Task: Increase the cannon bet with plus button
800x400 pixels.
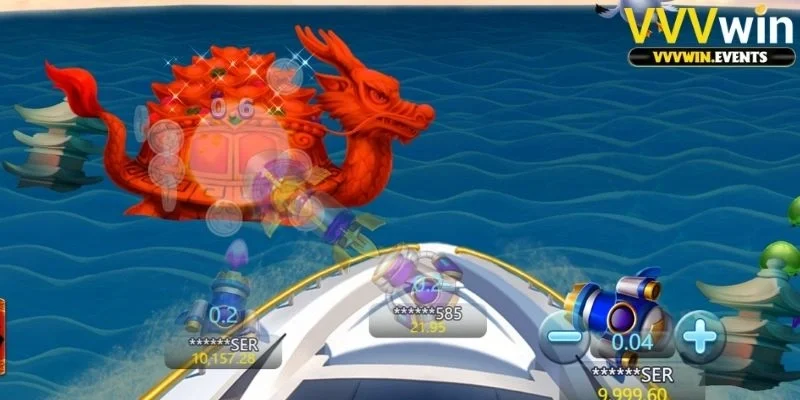Action: 699,336
